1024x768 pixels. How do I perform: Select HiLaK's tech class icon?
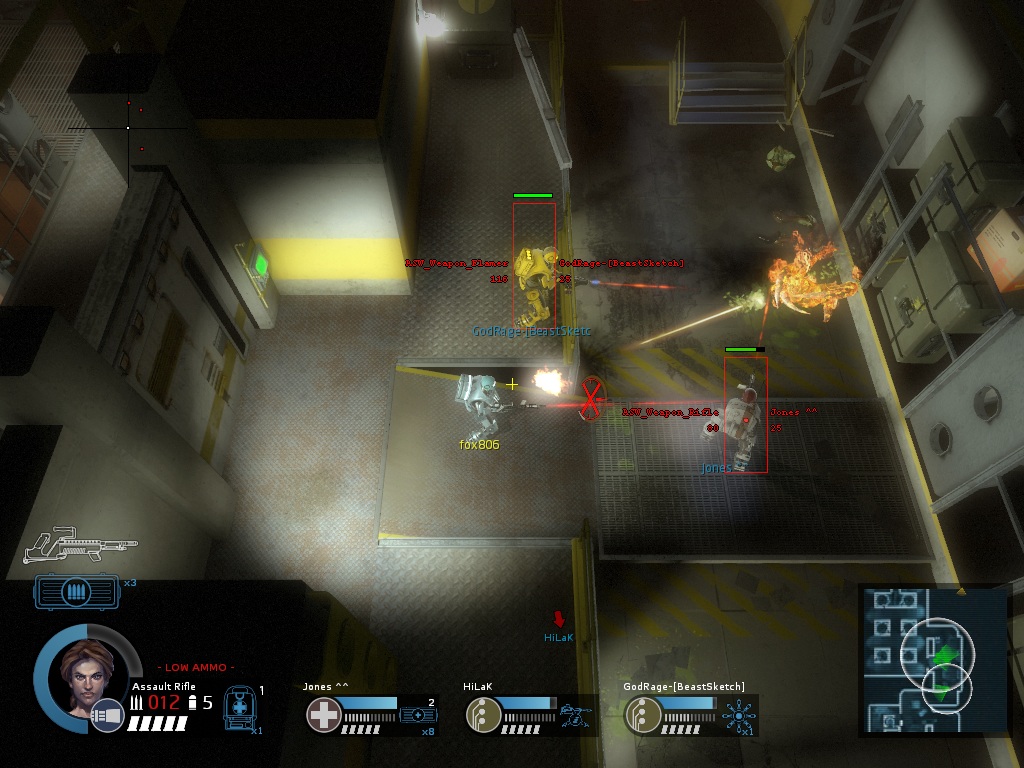(483, 715)
